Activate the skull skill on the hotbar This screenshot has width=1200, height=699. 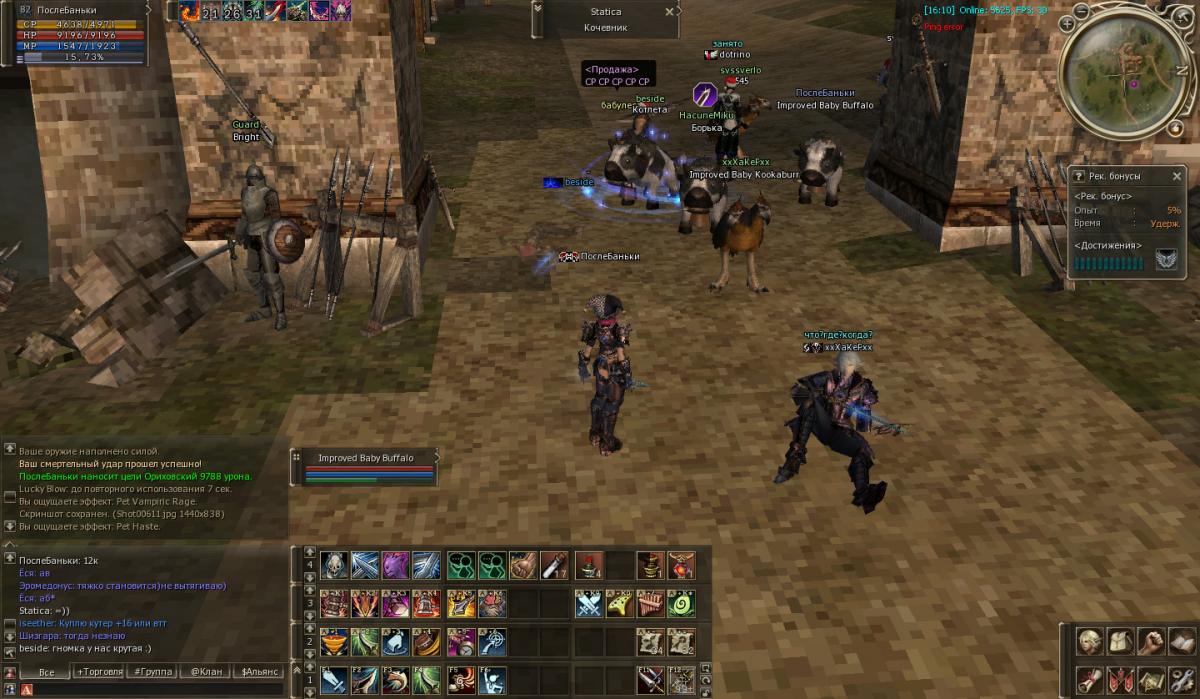point(335,566)
